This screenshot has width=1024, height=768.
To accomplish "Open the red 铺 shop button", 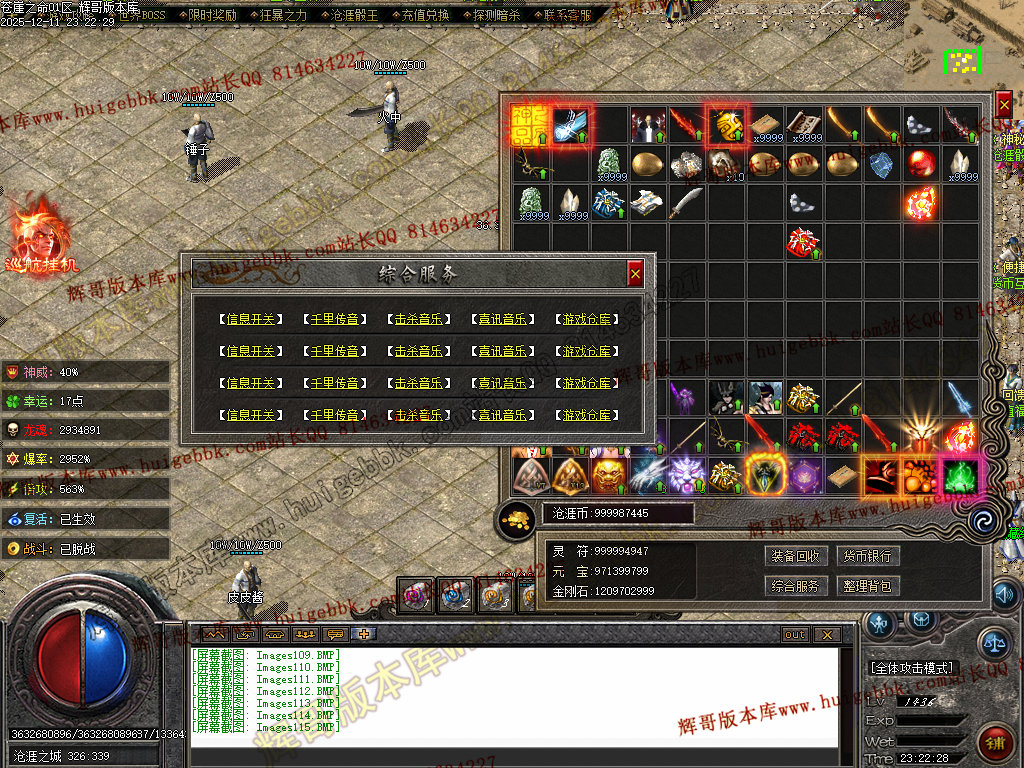I will click(x=996, y=743).
